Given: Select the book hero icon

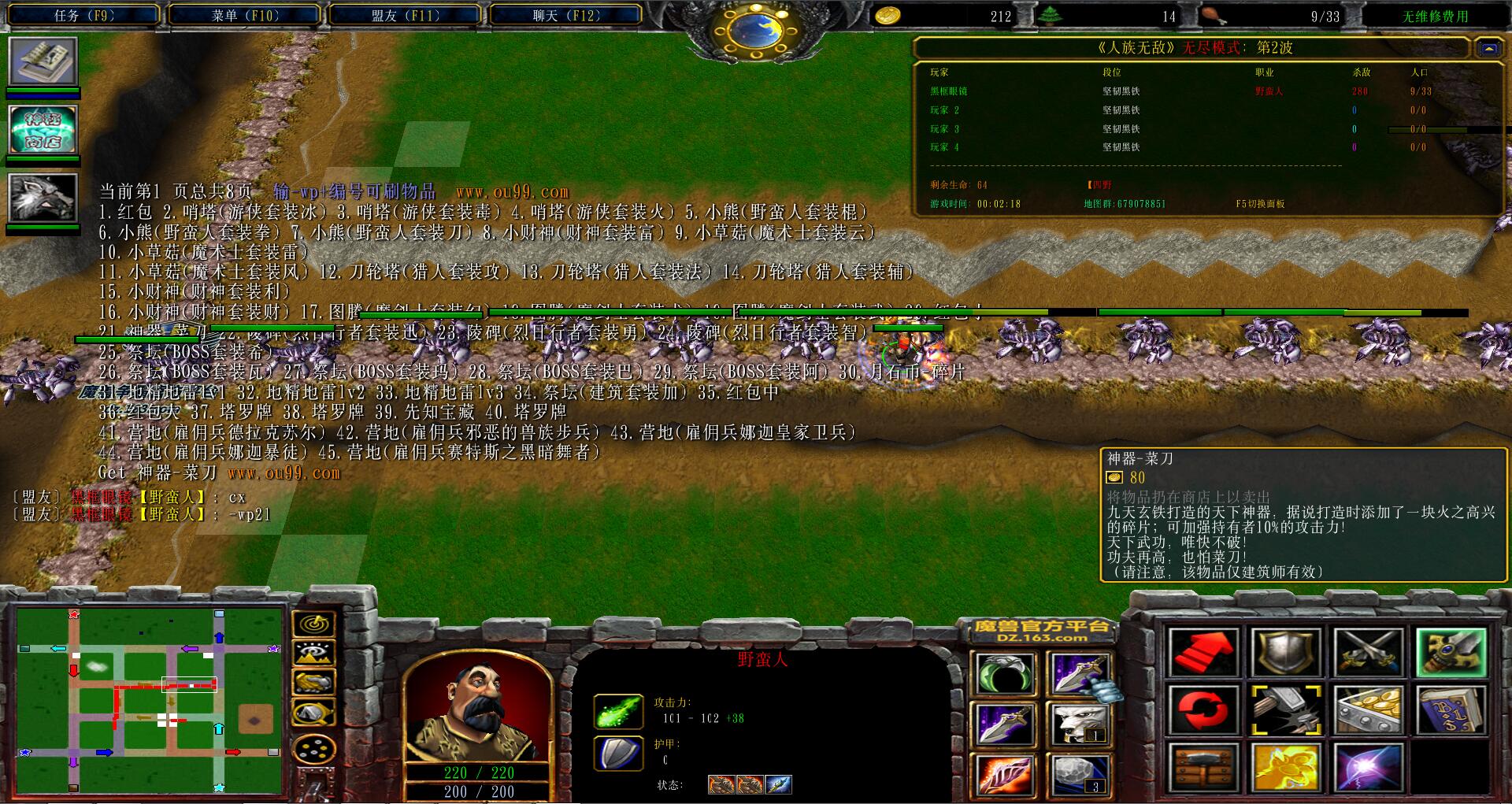Looking at the screenshot, I should [x=43, y=61].
